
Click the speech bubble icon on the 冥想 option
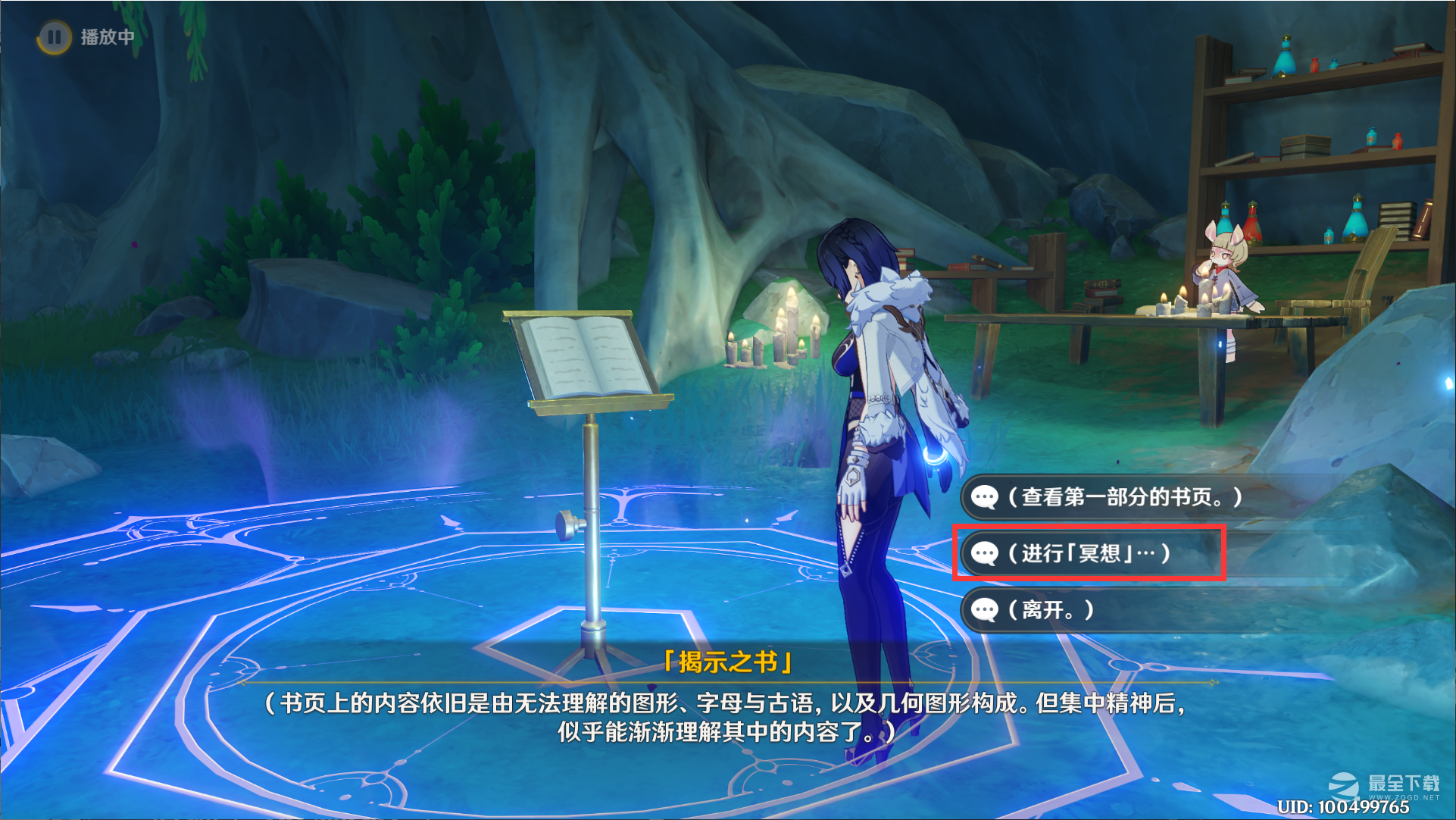tap(984, 553)
